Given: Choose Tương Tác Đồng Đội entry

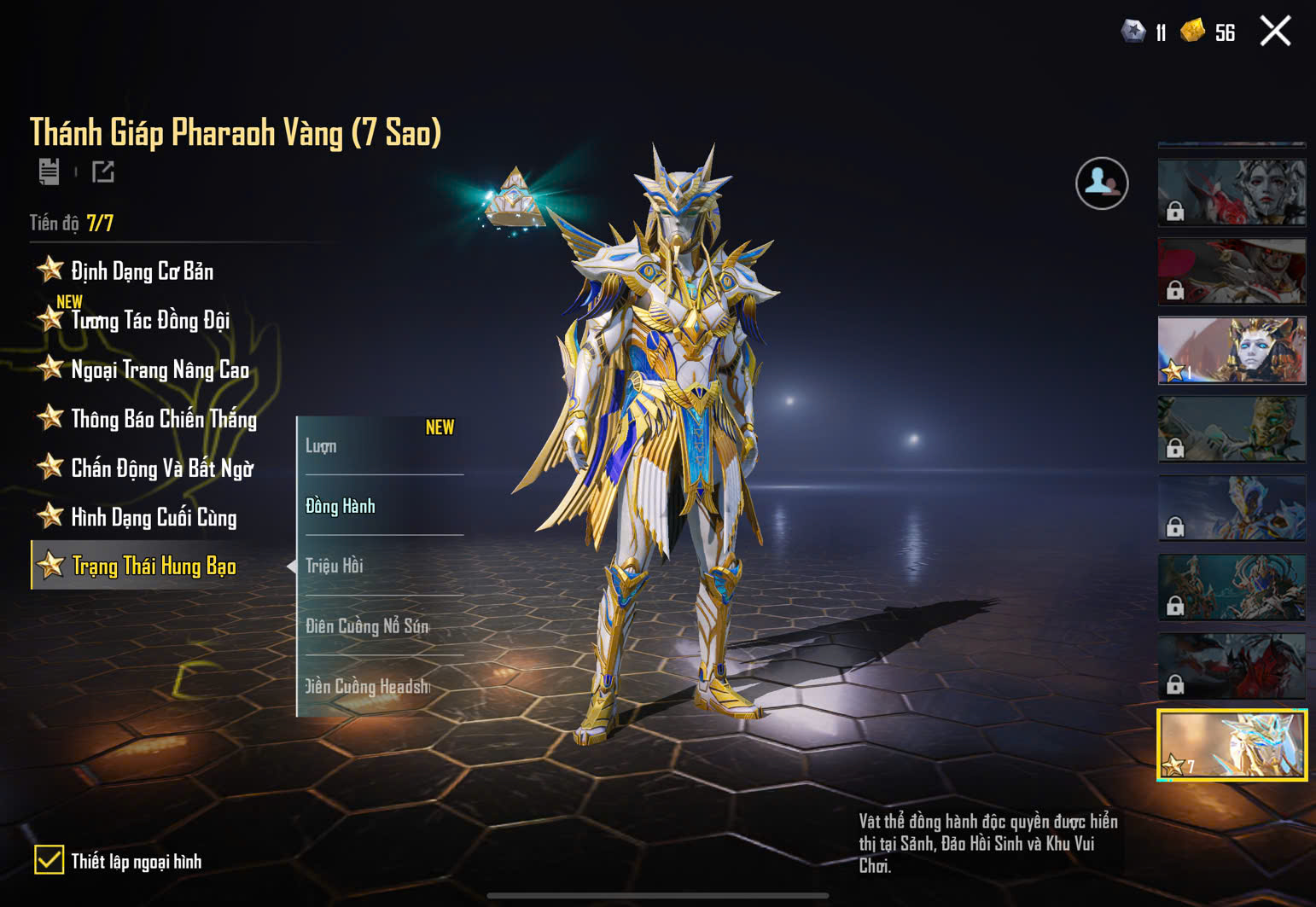Looking at the screenshot, I should click(150, 321).
